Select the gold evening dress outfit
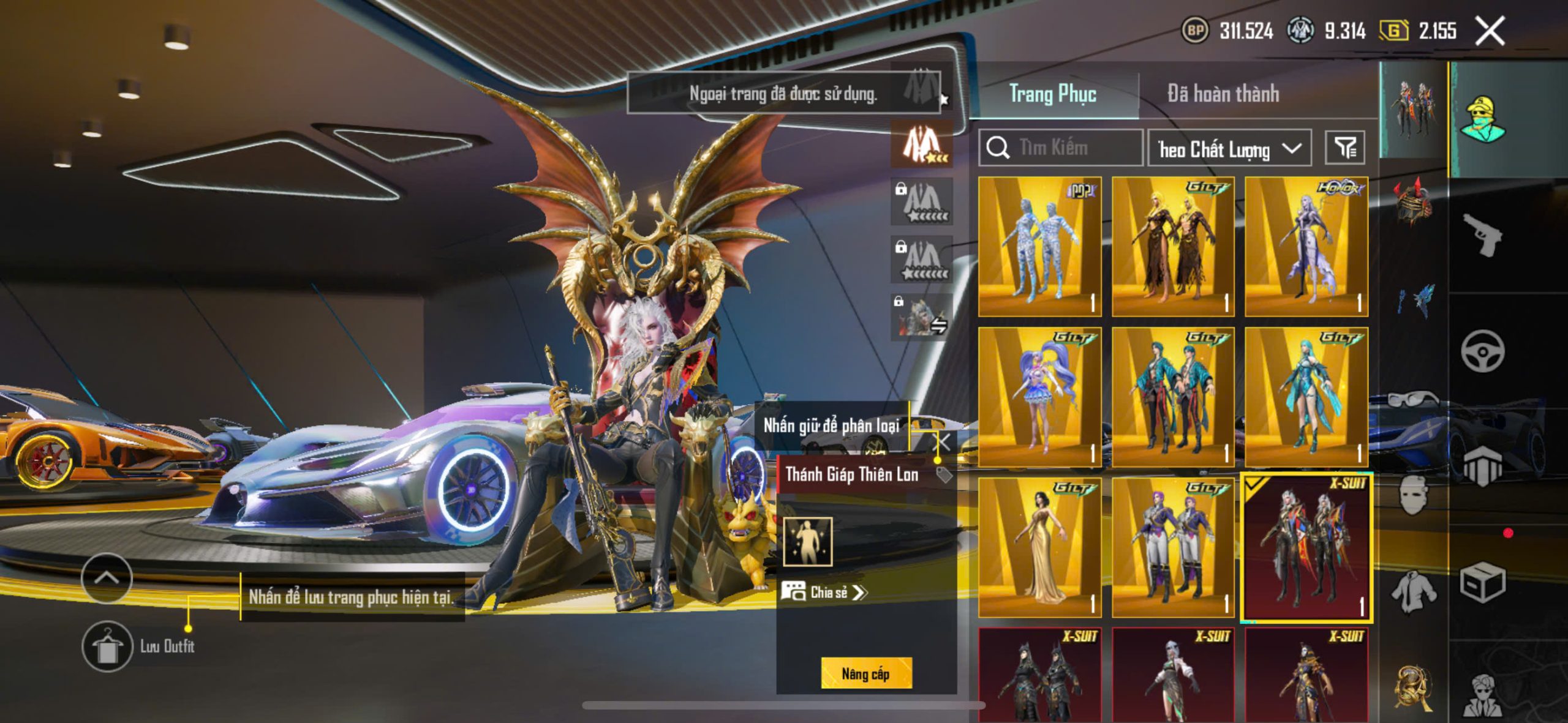The height and width of the screenshot is (723, 1568). [1039, 547]
